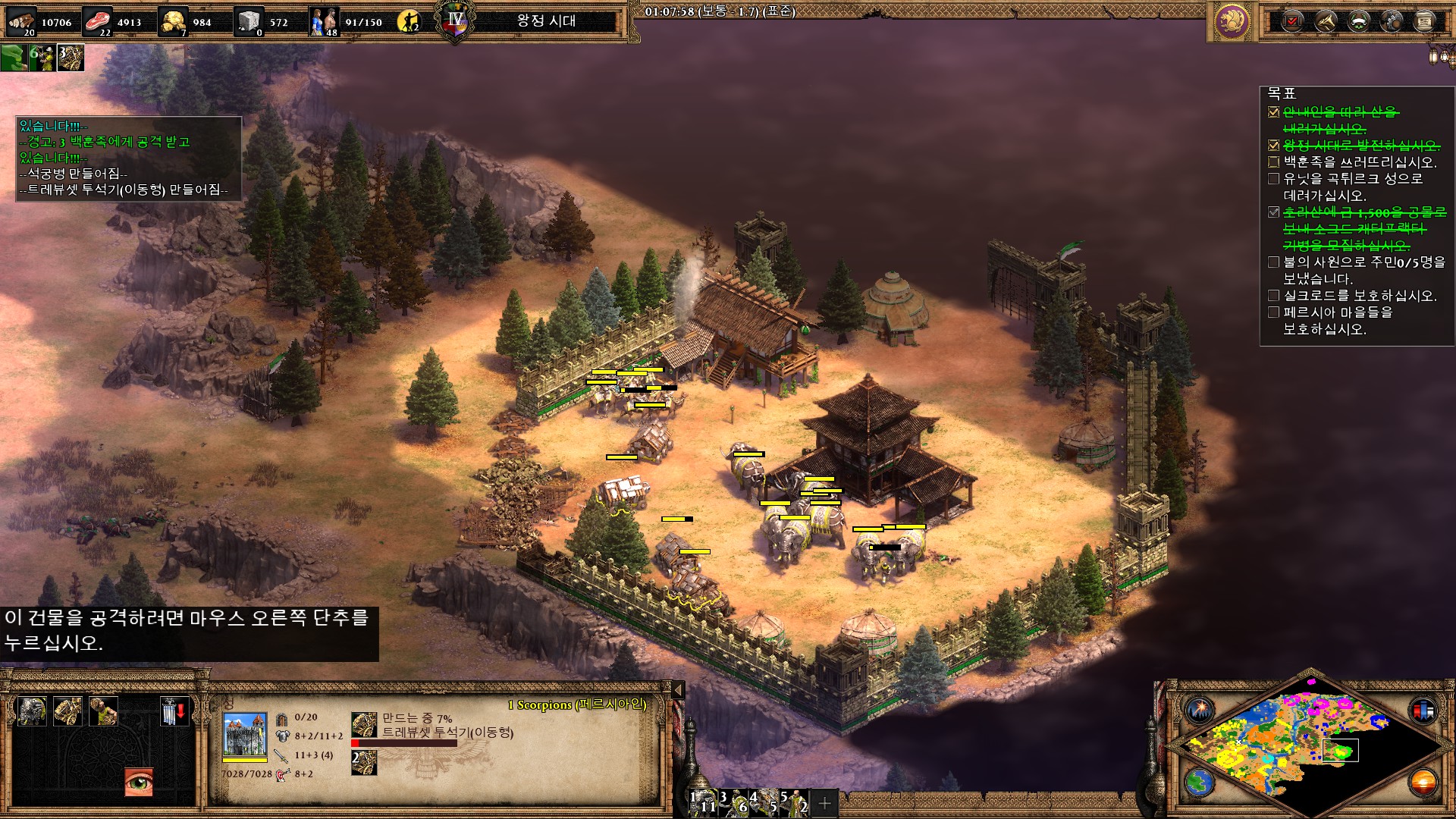Screen dimensions: 1456x819
Task: Activate the minimap flare signal button
Action: tap(1200, 710)
